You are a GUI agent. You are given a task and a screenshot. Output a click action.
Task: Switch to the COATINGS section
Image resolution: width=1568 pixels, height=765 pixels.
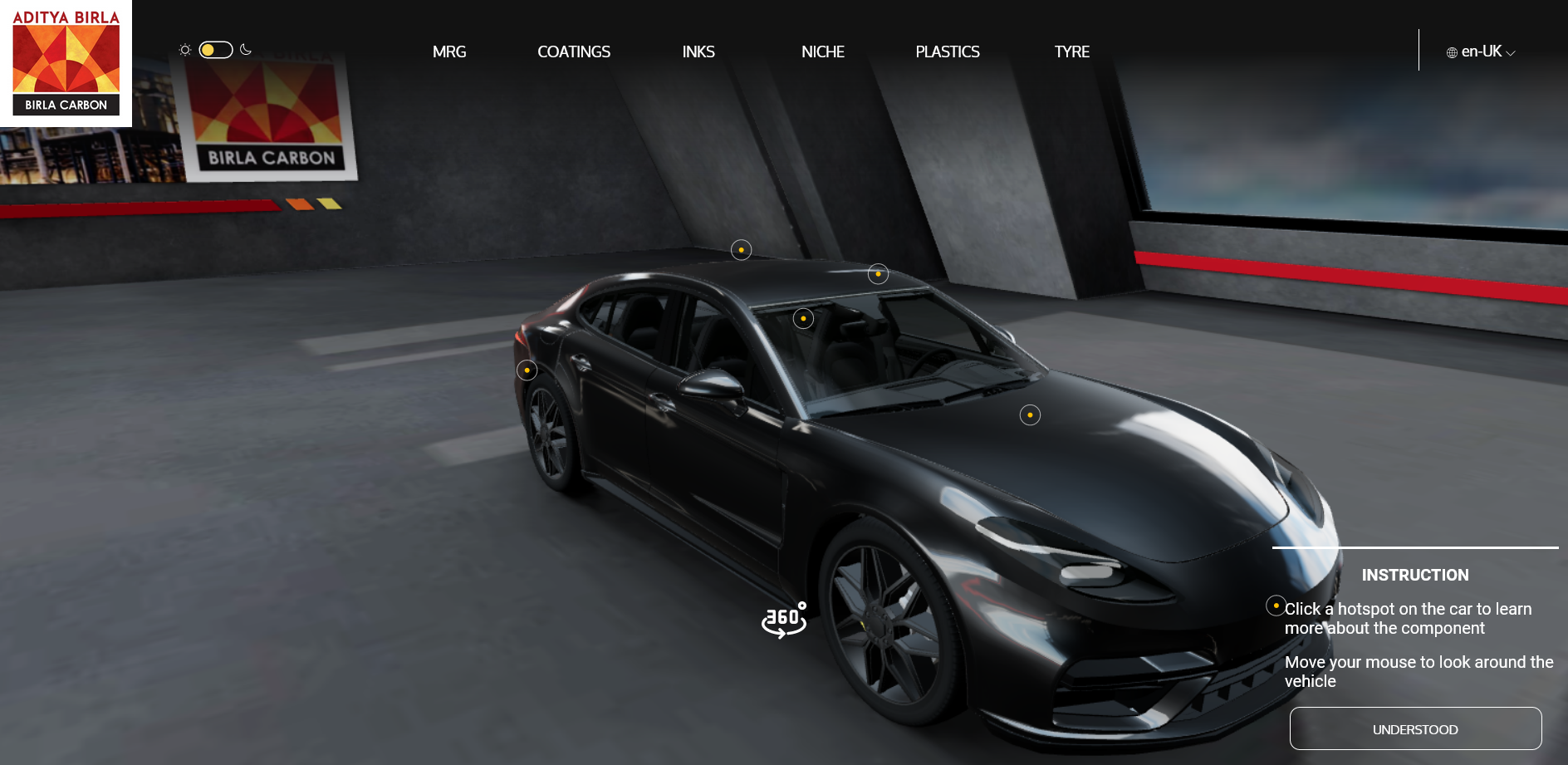(574, 51)
